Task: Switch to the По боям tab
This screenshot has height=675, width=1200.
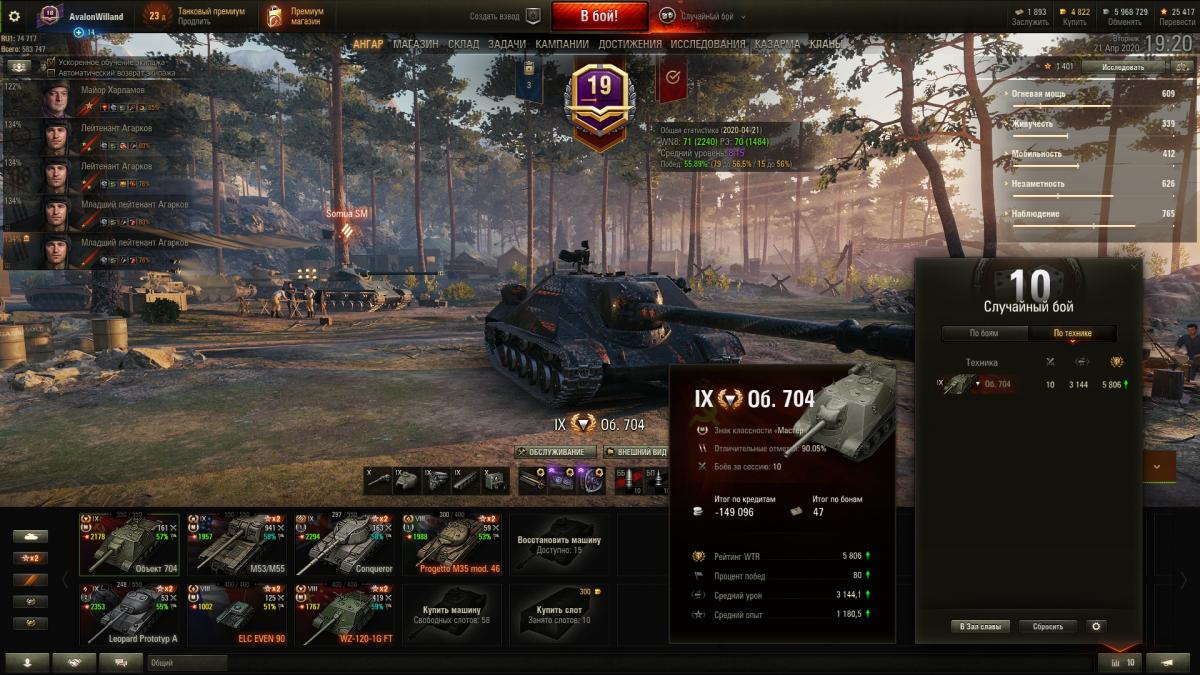Action: tap(984, 334)
